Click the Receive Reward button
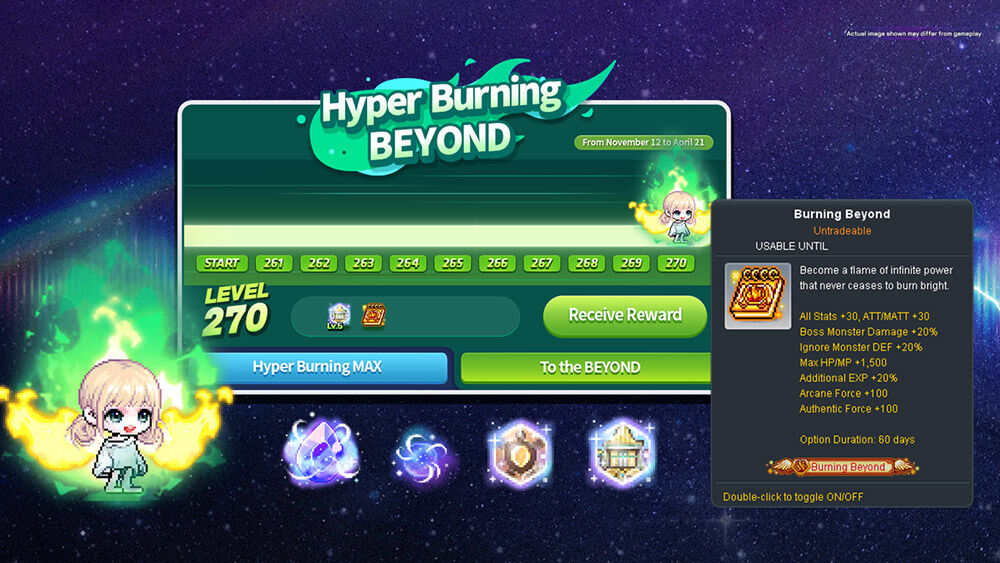1000x563 pixels. click(x=625, y=315)
